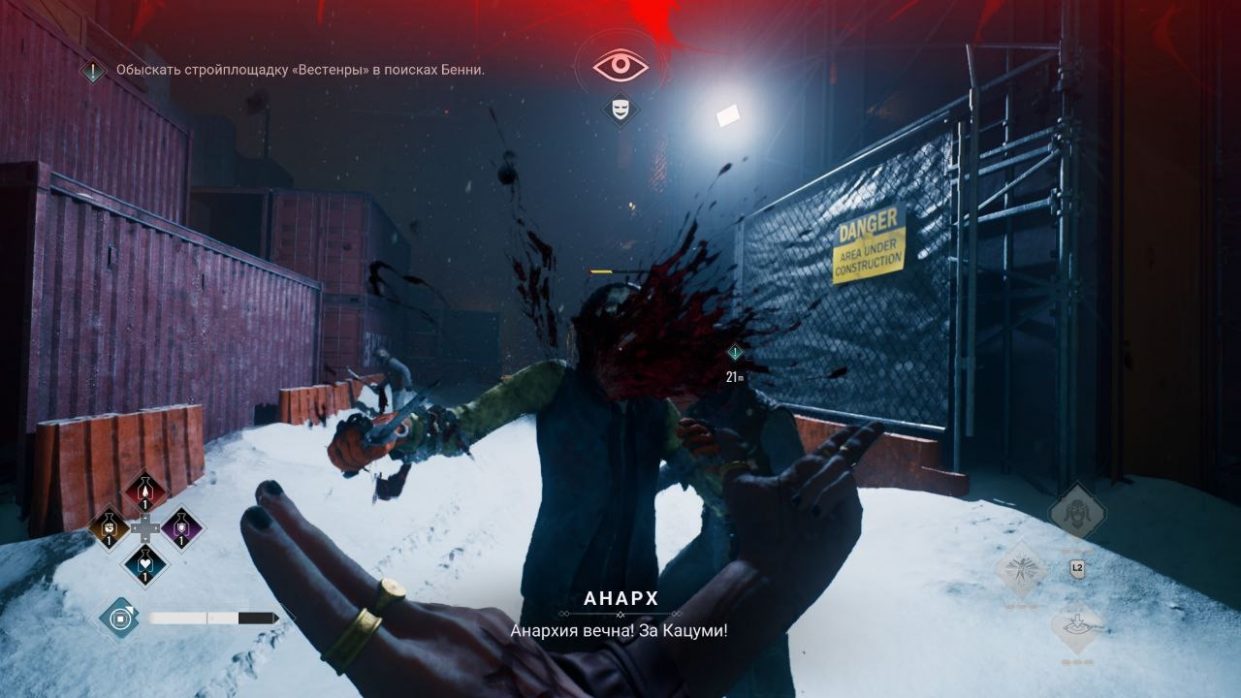This screenshot has height=698, width=1241.
Task: Click the red eye detection indicator
Action: [620, 64]
